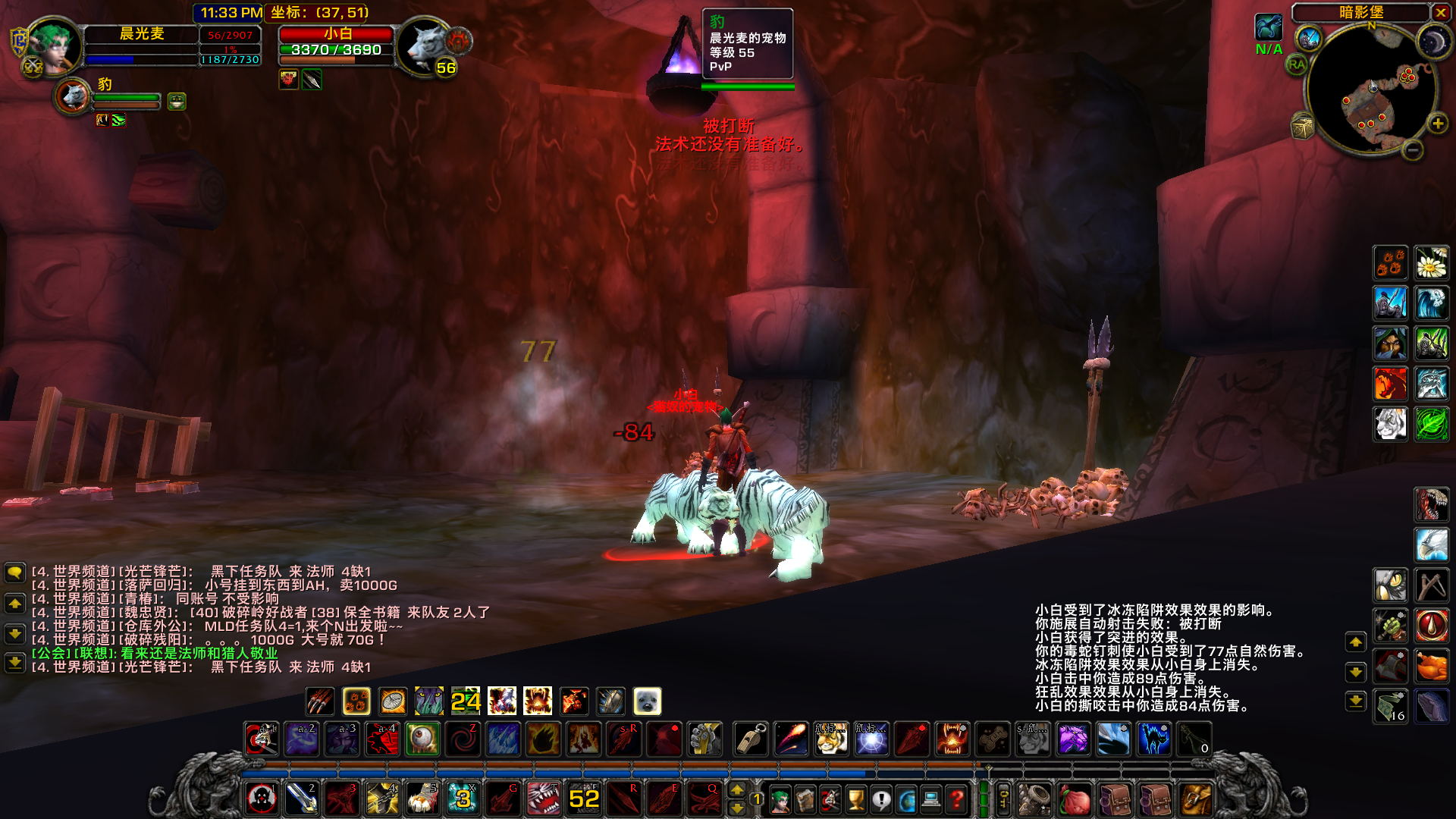Zoom in the minimap with plus button
This screenshot has width=1456, height=819.
pos(1437,124)
